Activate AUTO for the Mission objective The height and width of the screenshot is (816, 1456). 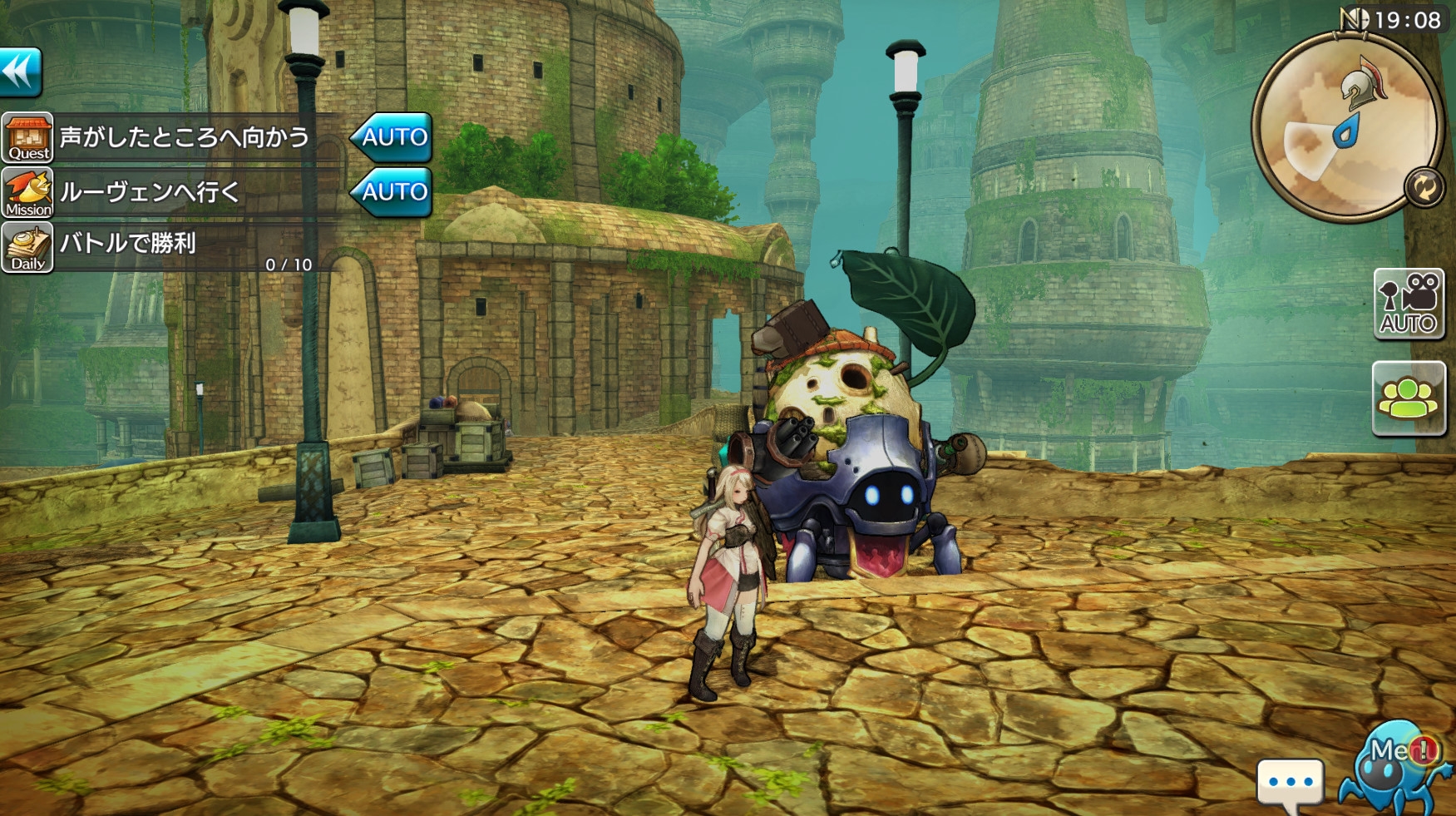(392, 192)
